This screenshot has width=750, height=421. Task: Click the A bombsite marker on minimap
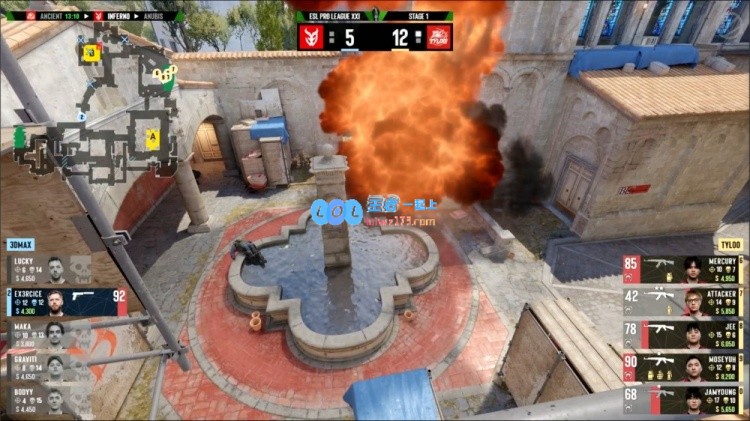point(152,137)
